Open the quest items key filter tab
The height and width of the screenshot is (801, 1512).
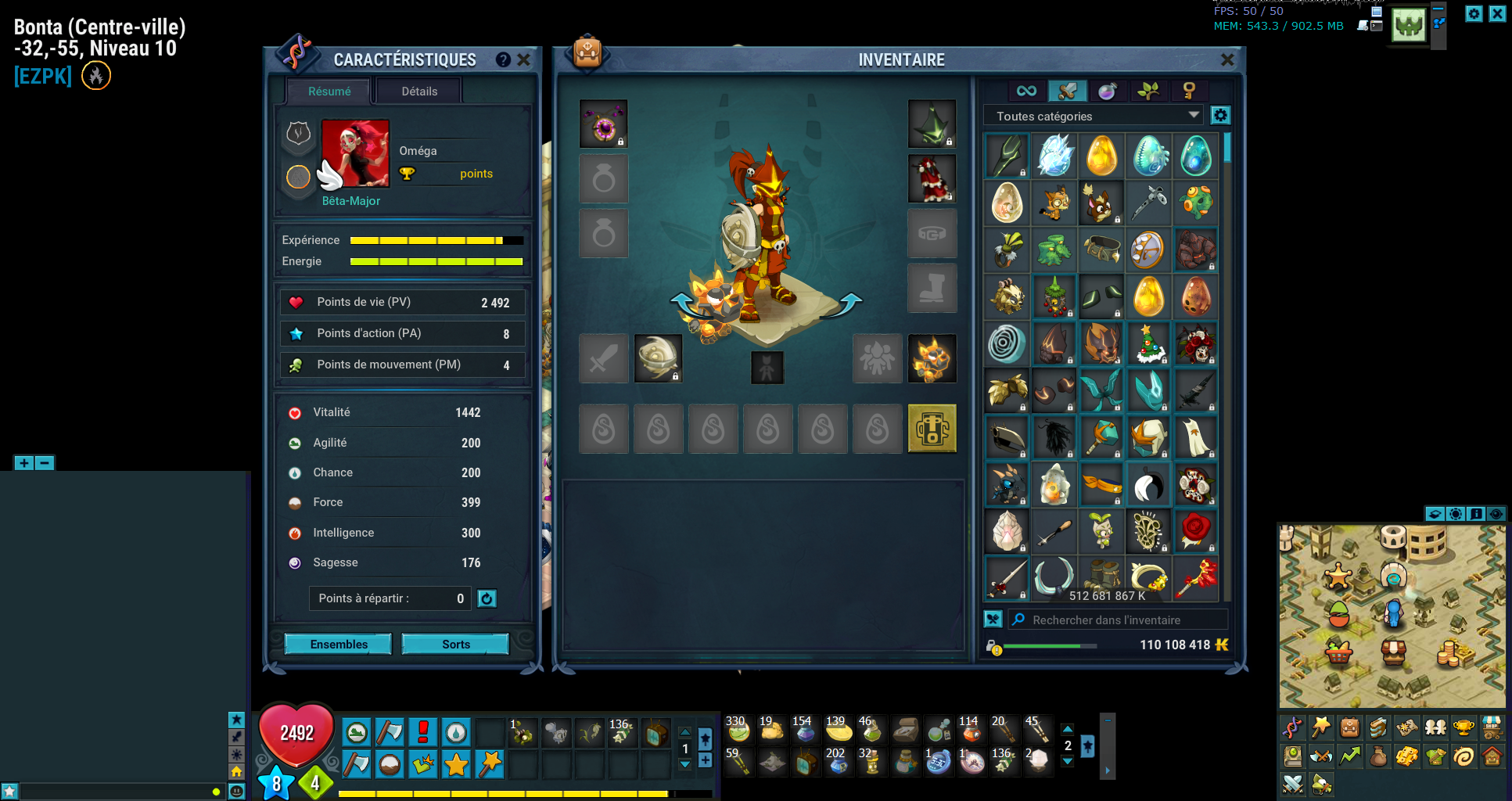pos(1189,91)
